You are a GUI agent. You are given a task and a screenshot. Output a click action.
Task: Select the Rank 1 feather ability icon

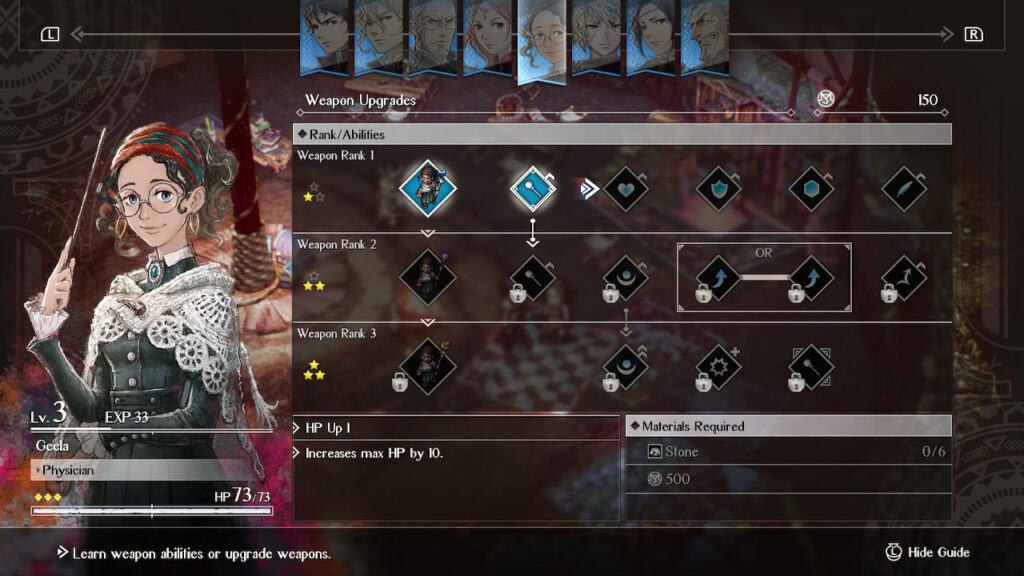tap(904, 188)
